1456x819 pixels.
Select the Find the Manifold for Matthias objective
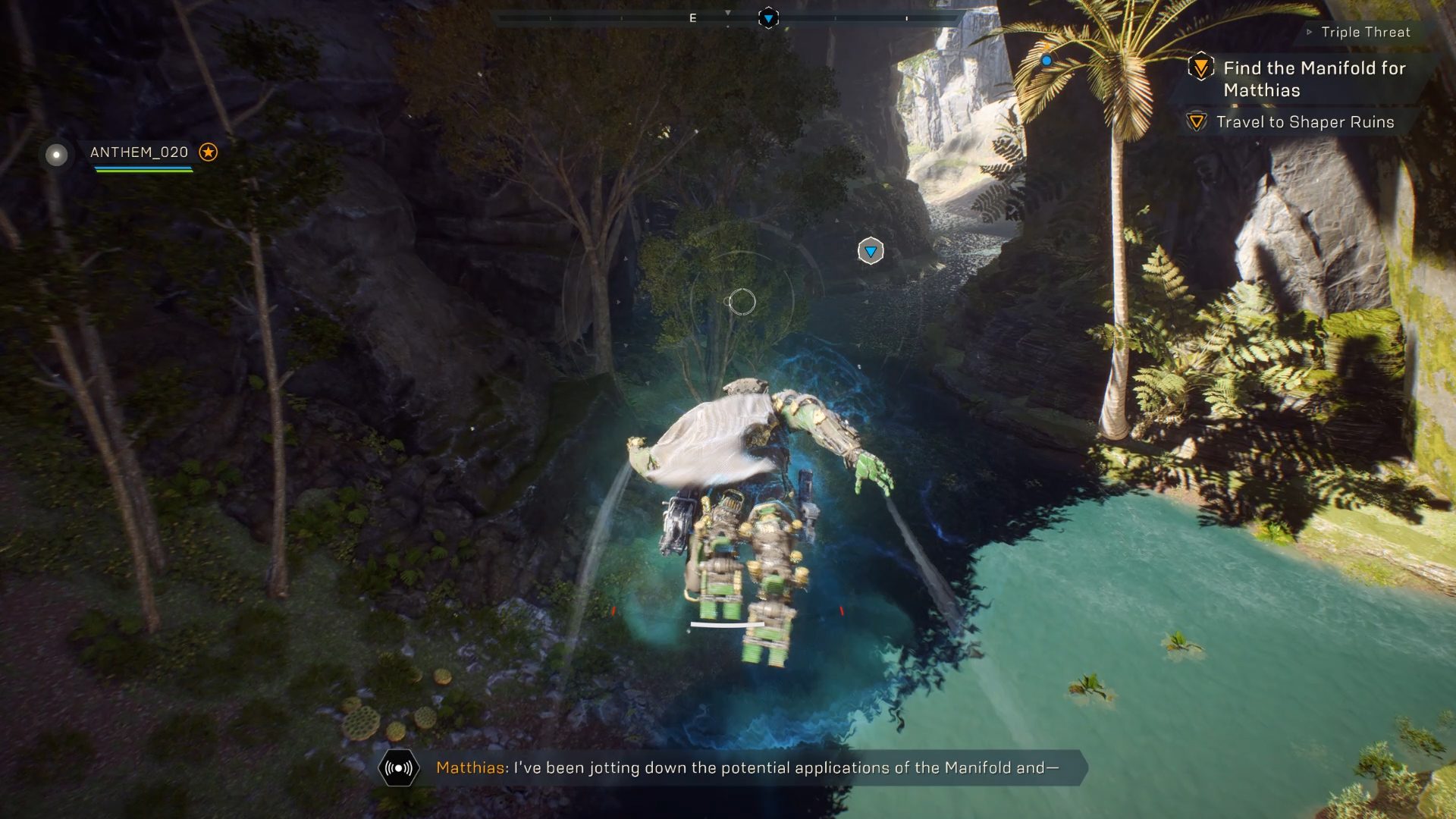tap(1313, 79)
